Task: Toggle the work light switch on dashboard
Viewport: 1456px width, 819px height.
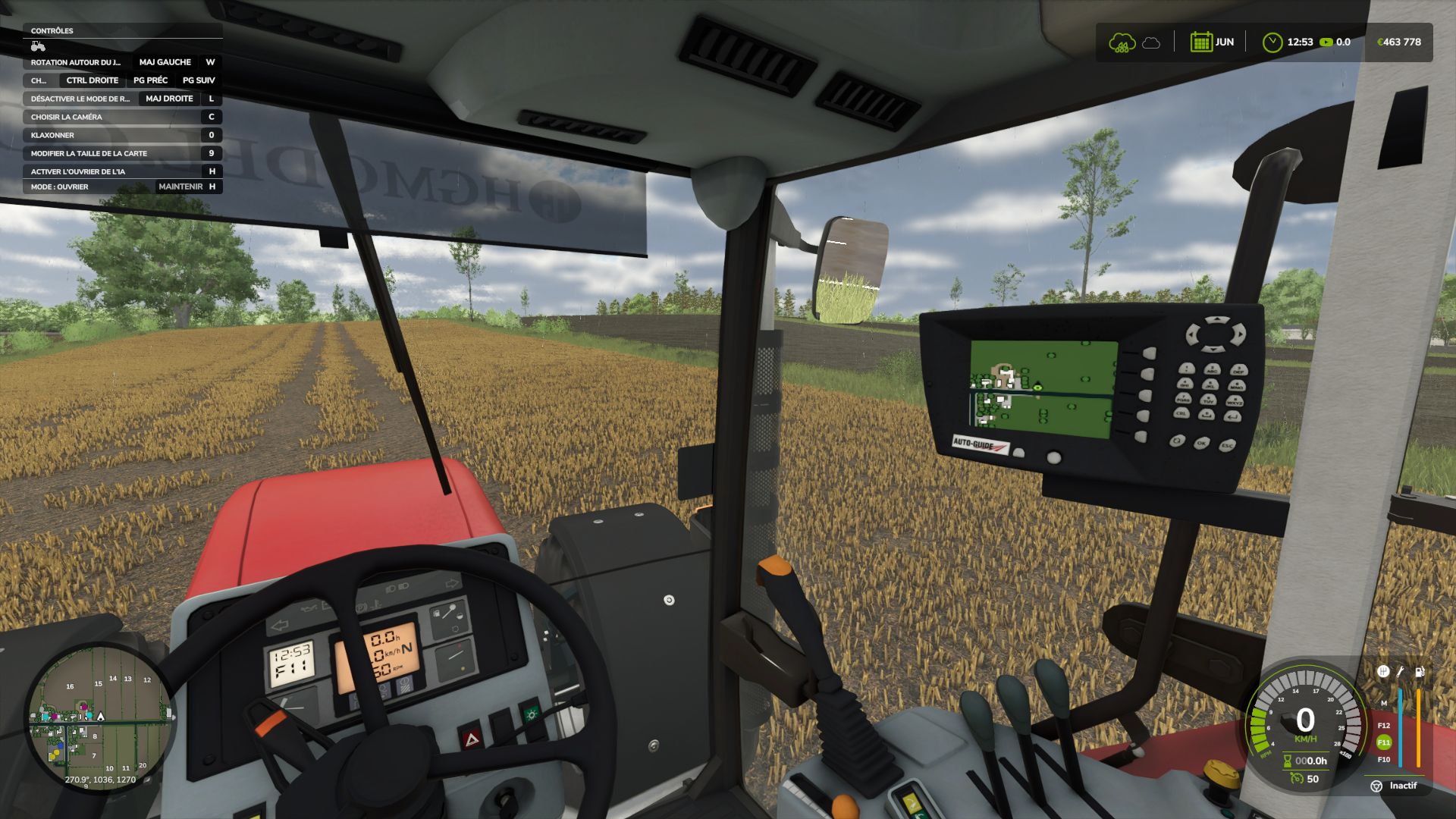Action: pos(531,715)
